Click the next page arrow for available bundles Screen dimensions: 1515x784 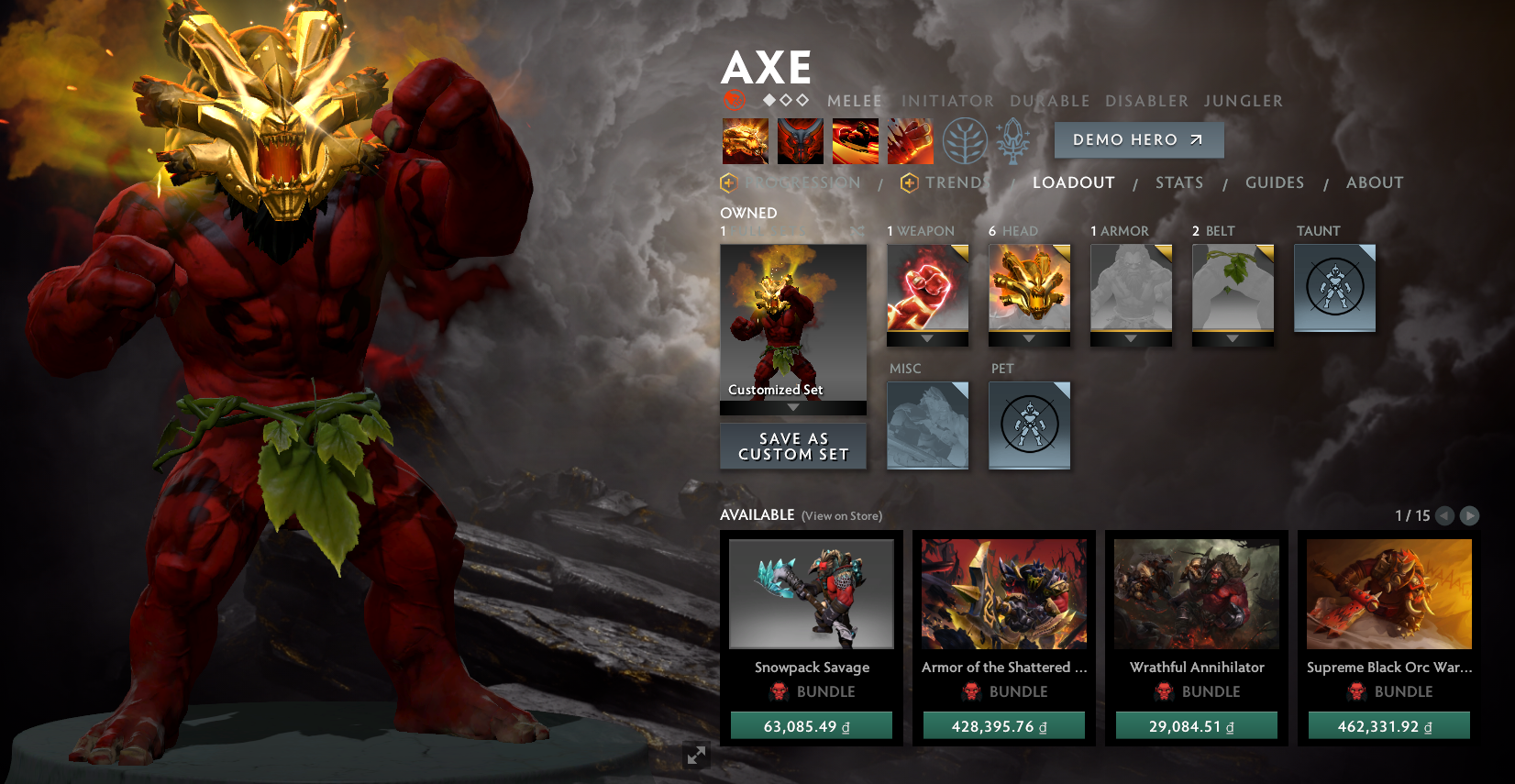point(1470,515)
